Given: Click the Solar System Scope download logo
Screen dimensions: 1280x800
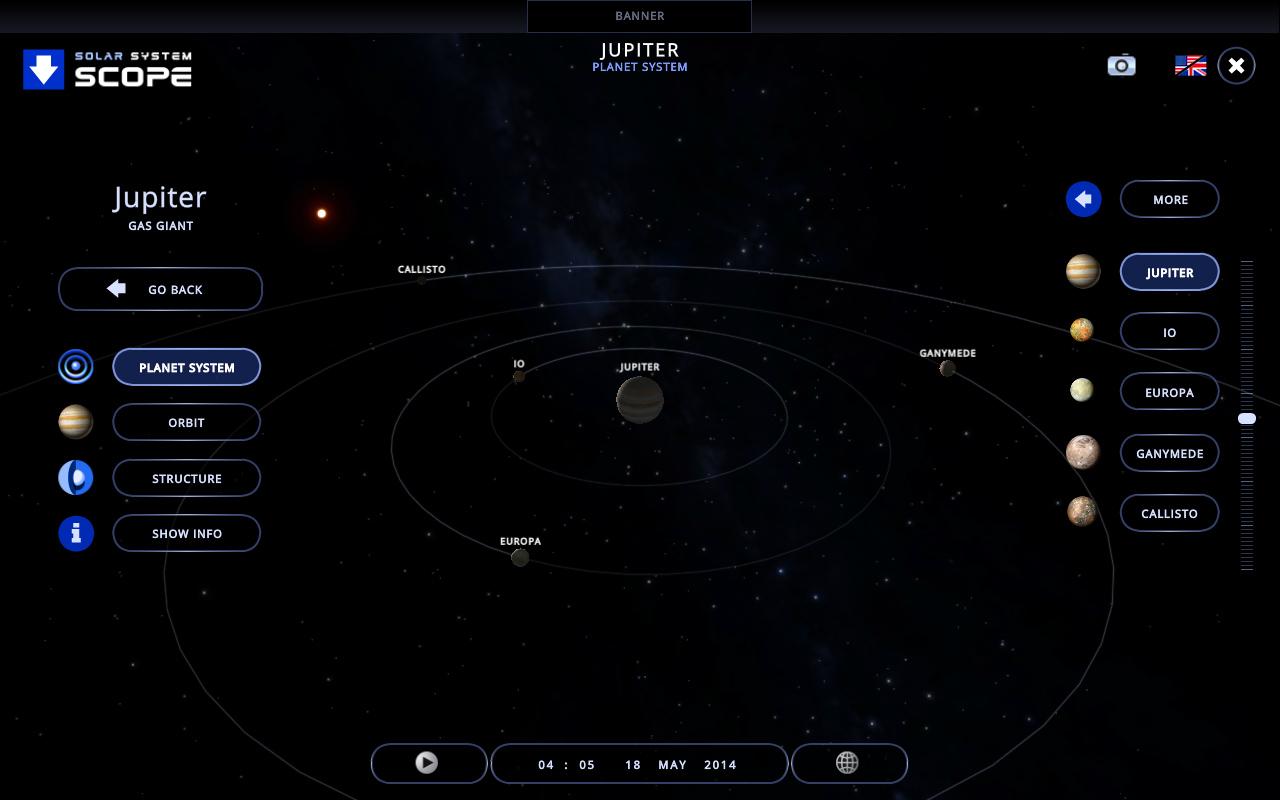Looking at the screenshot, I should pos(107,70).
